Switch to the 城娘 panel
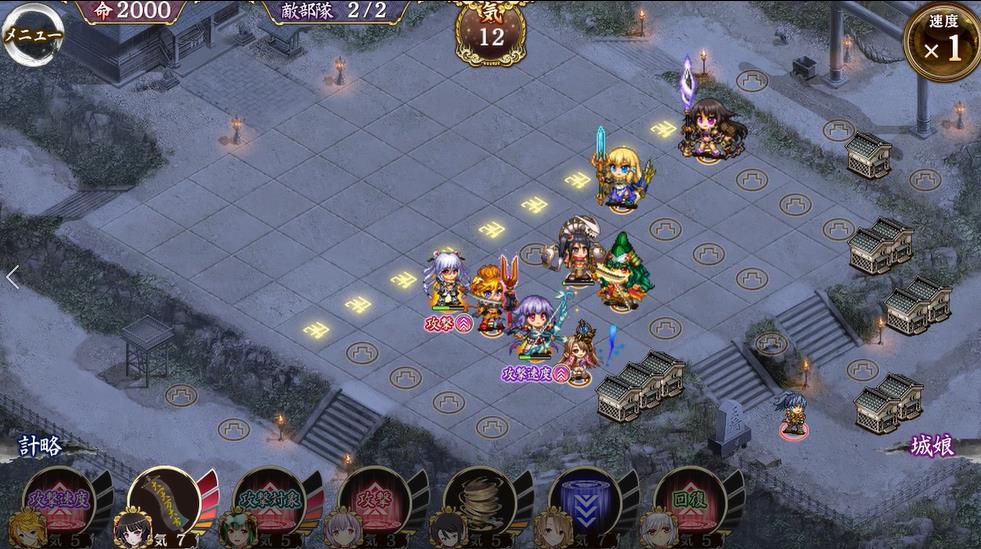 (933, 446)
